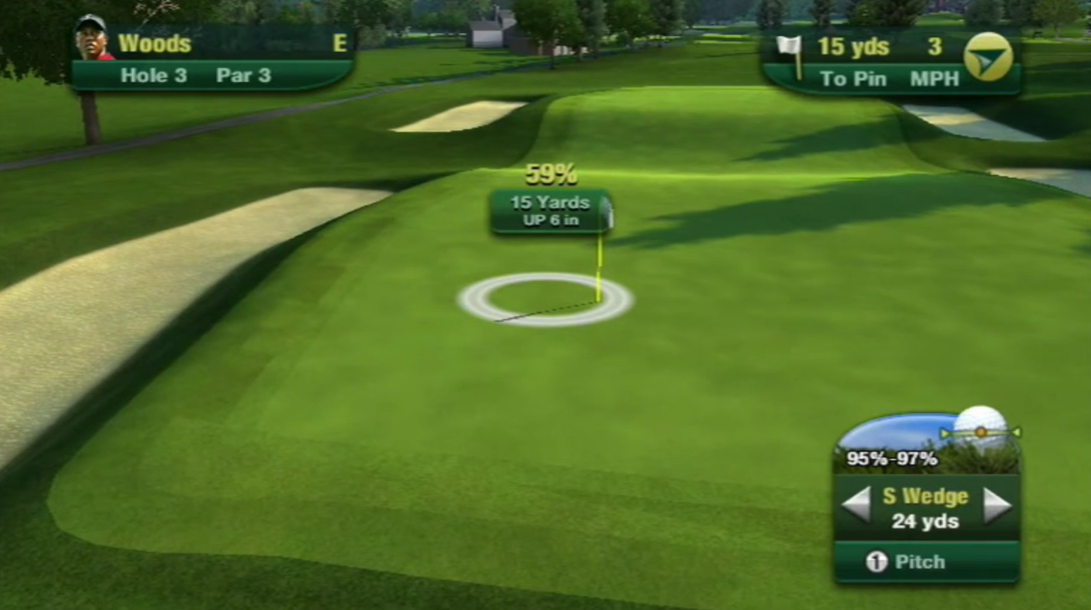
Task: Click the white pin flag icon
Action: pos(790,52)
